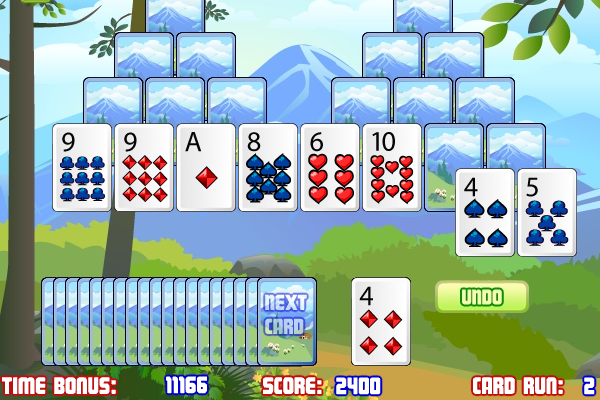Choose the 4 of spades card

(485, 212)
